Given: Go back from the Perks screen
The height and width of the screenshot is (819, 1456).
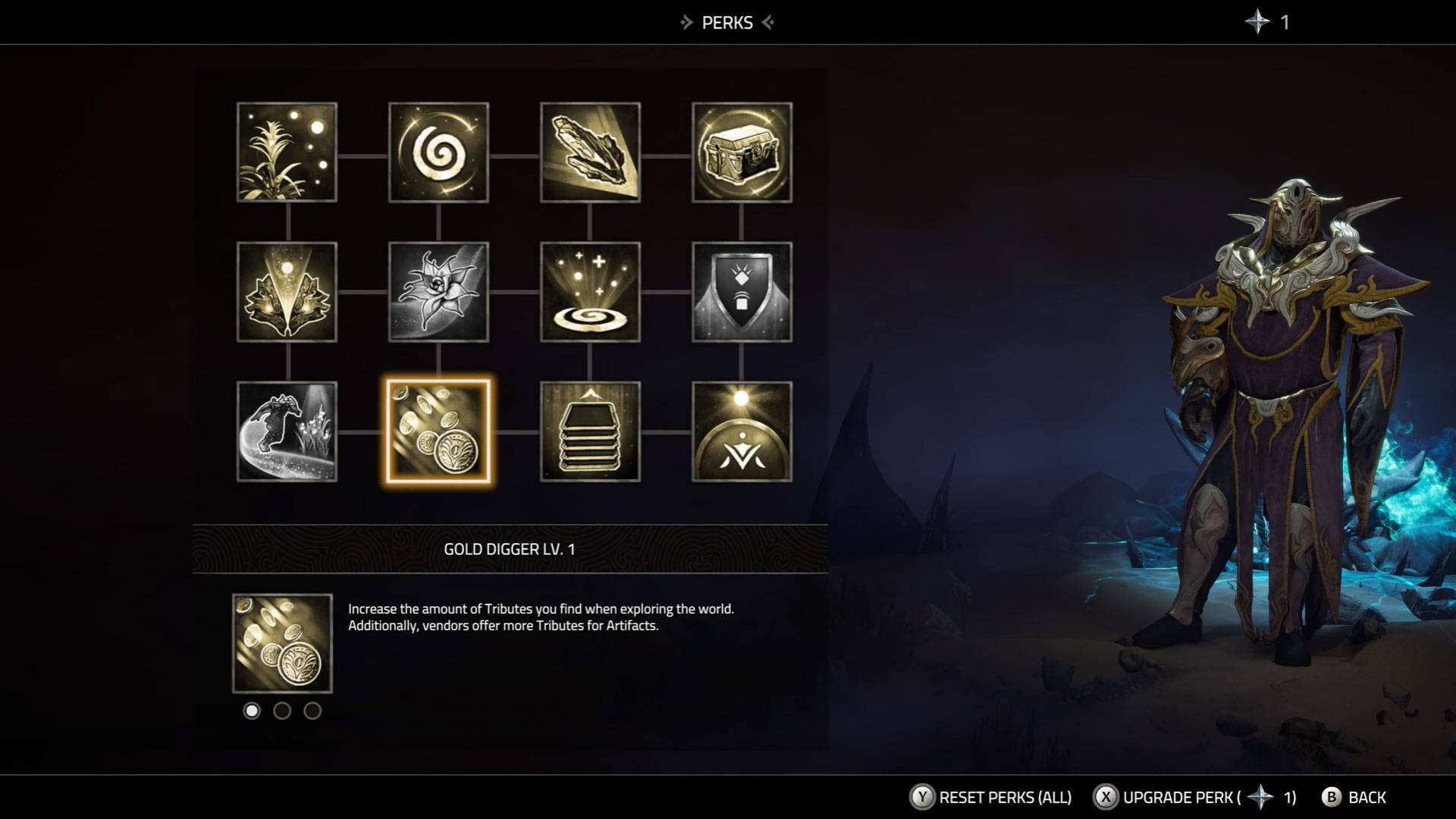Looking at the screenshot, I should pyautogui.click(x=1354, y=797).
